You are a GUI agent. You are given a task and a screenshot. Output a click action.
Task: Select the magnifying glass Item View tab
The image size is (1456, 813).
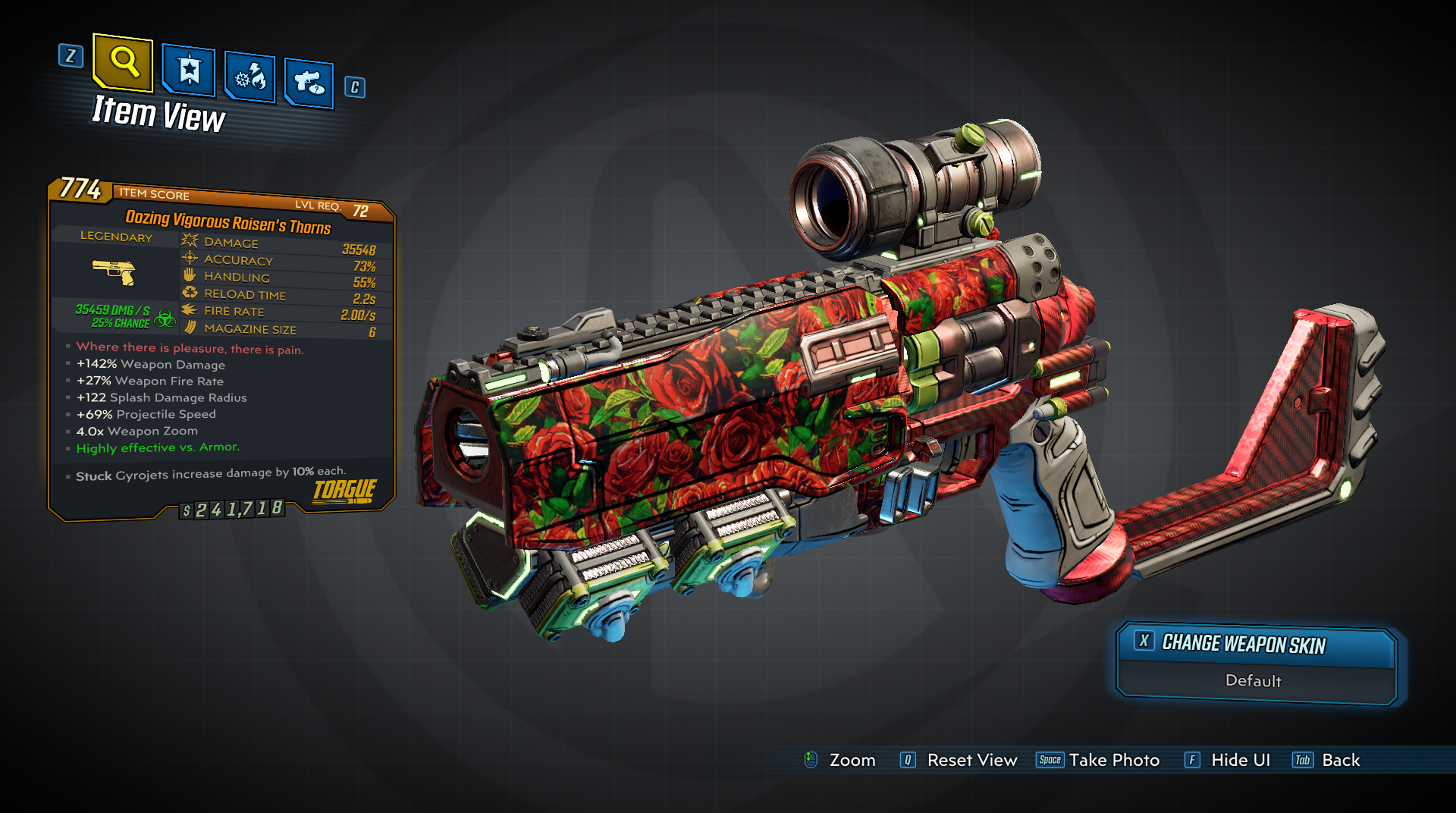pos(123,61)
